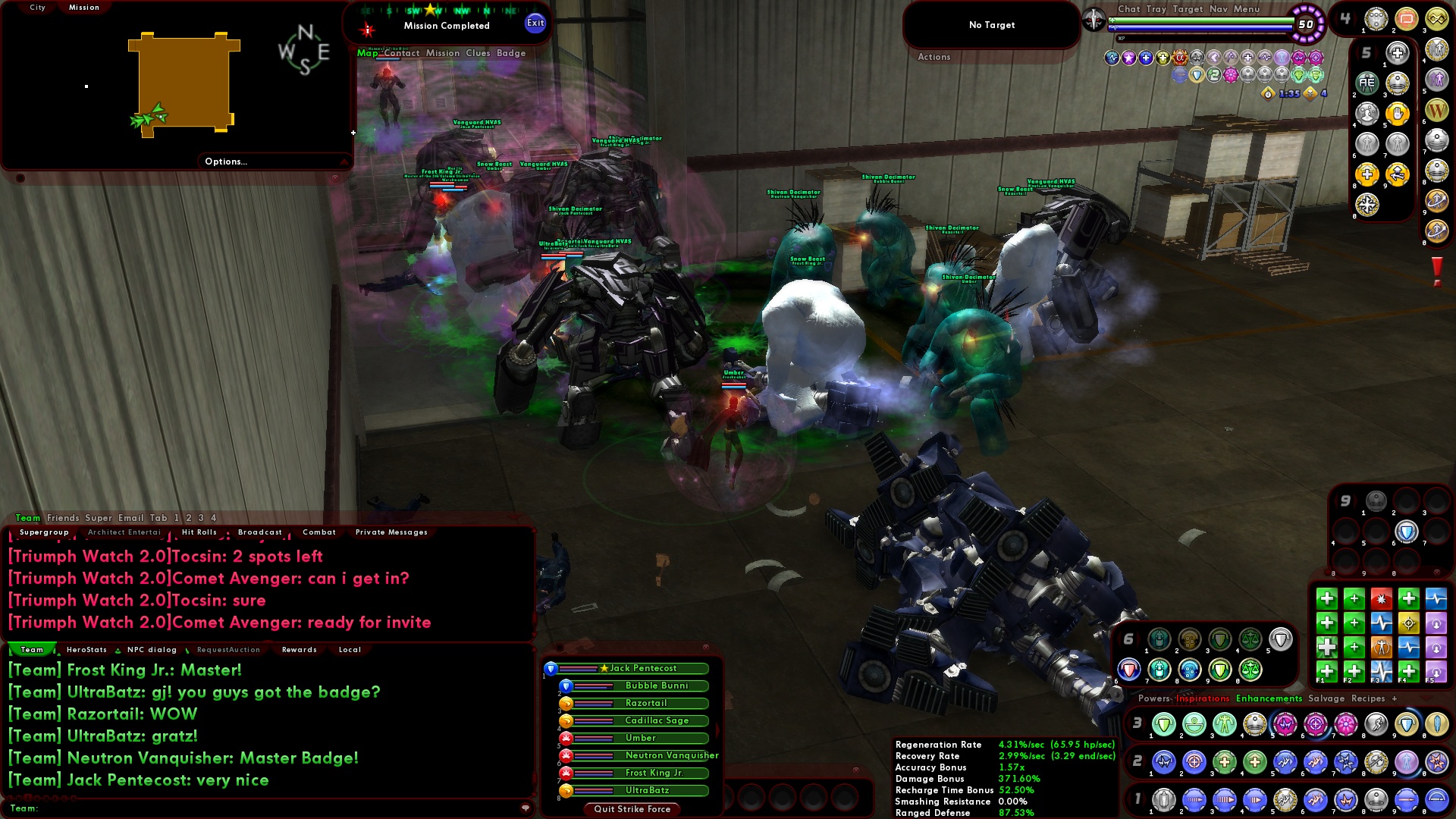Click the skull debt icon beside the timer
Screen dimensions: 1456x819
coord(1310,94)
